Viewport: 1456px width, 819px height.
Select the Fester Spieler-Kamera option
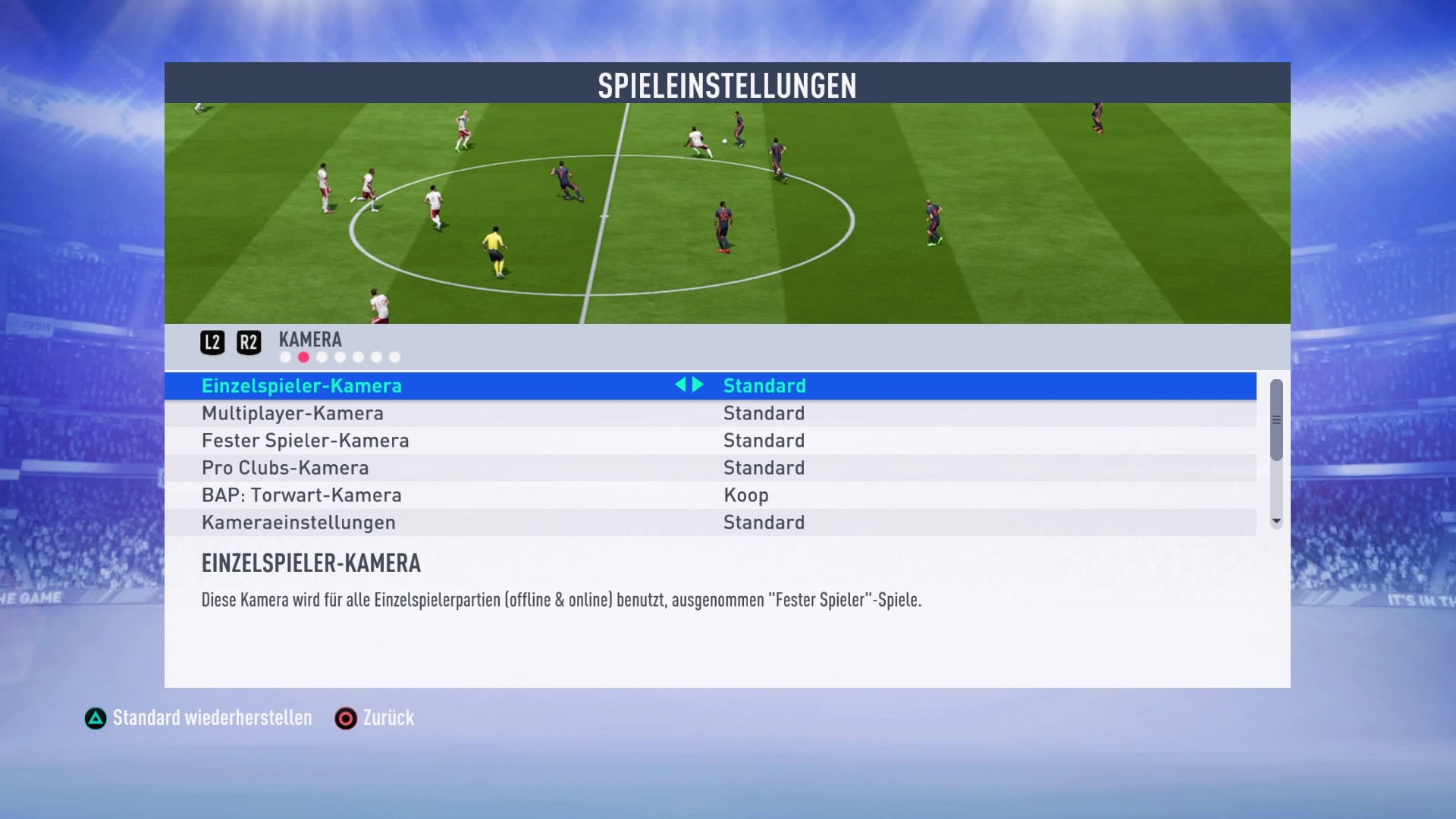[305, 441]
